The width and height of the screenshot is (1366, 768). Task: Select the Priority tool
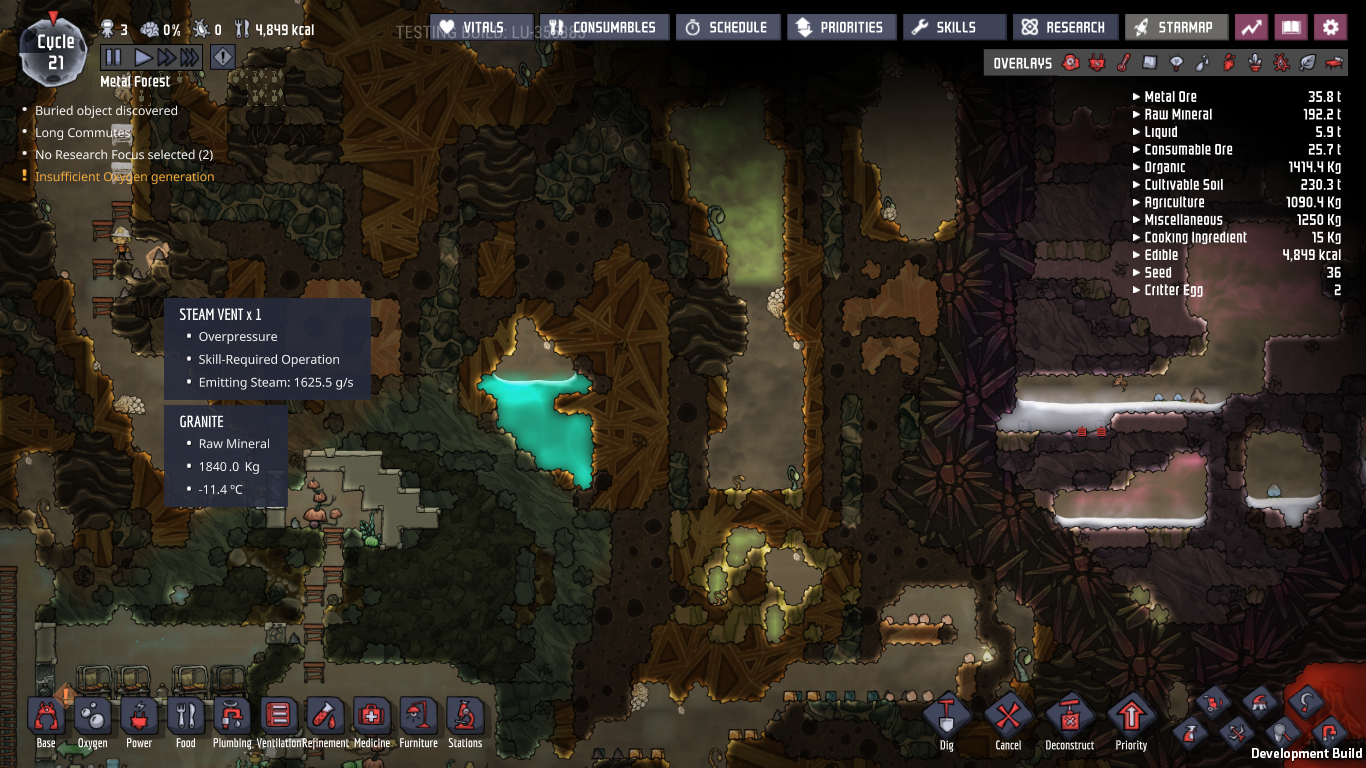tap(1132, 716)
